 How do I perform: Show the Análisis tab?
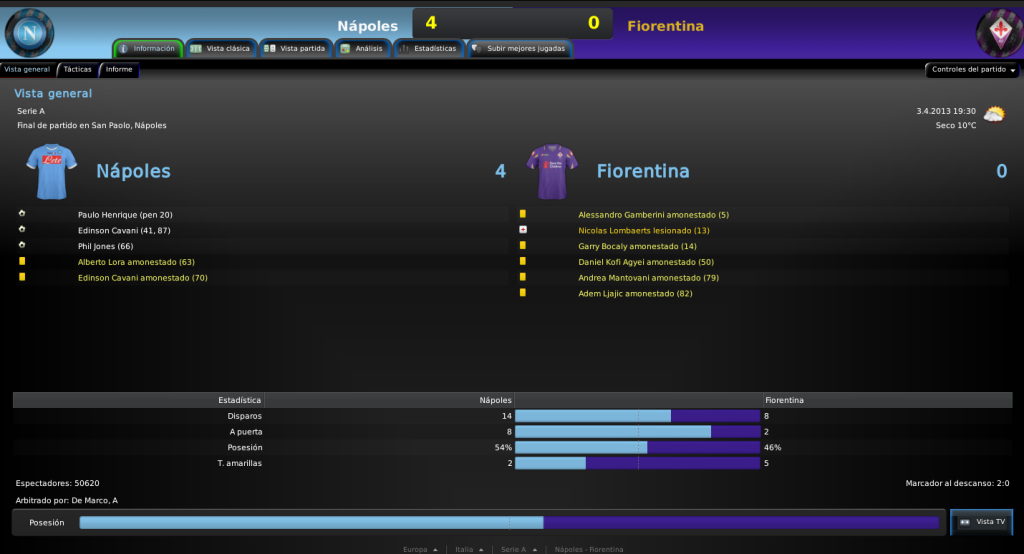[361, 48]
